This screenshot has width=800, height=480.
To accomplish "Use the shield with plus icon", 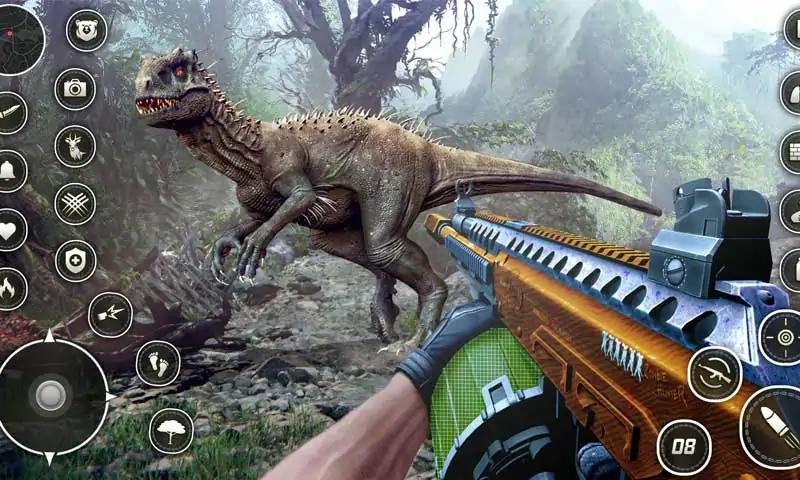I will pyautogui.click(x=75, y=261).
